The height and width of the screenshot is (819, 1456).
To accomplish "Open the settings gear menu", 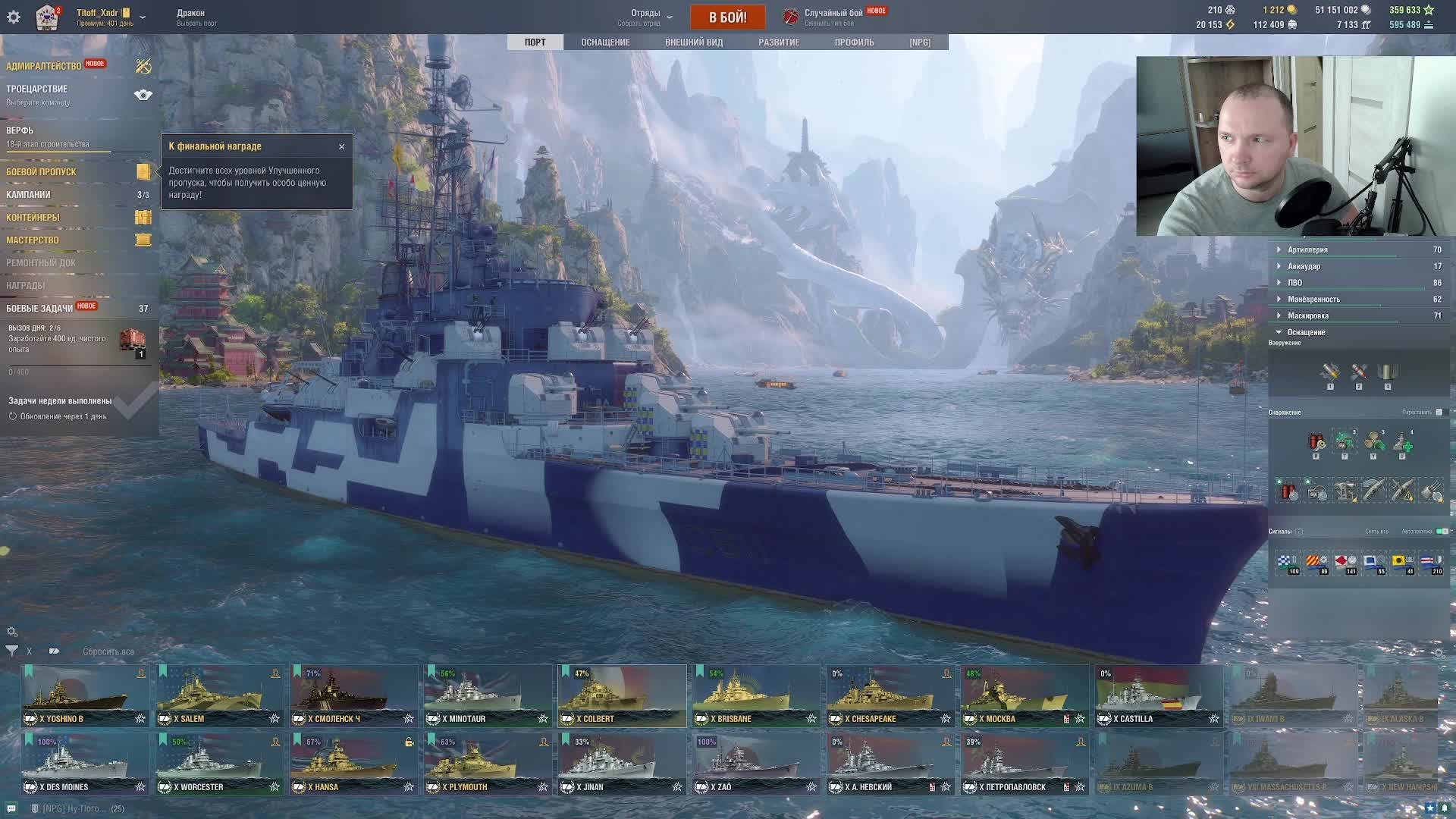I will point(14,17).
